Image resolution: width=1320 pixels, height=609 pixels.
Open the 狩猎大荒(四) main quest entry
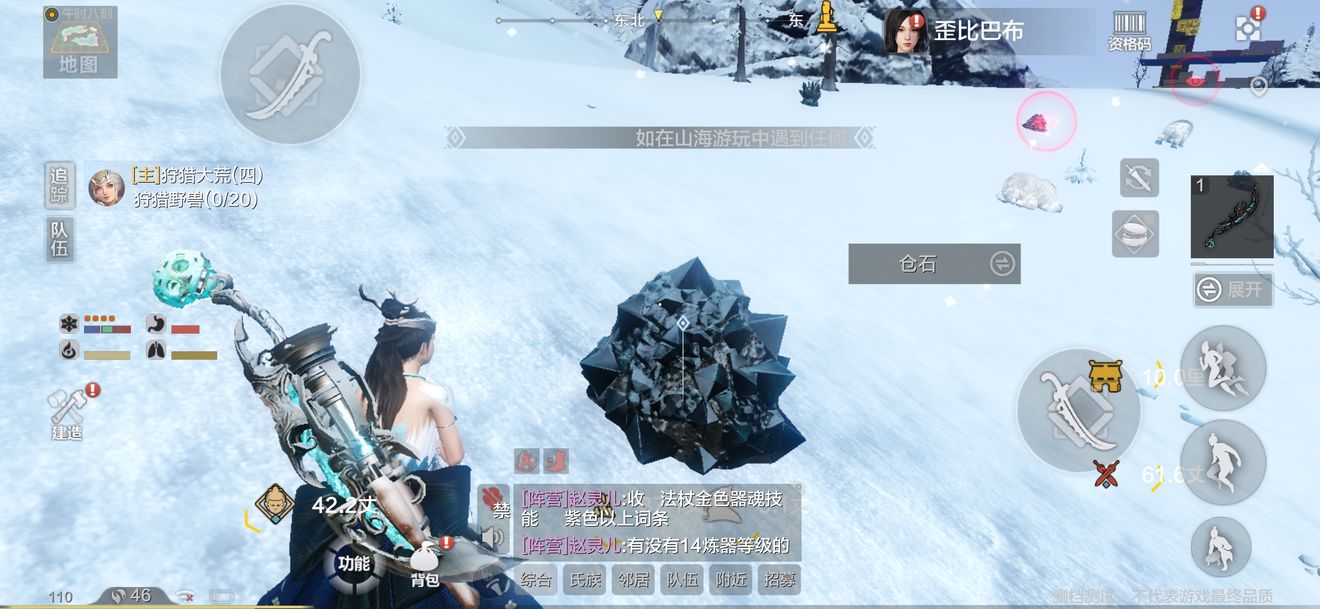coord(196,176)
